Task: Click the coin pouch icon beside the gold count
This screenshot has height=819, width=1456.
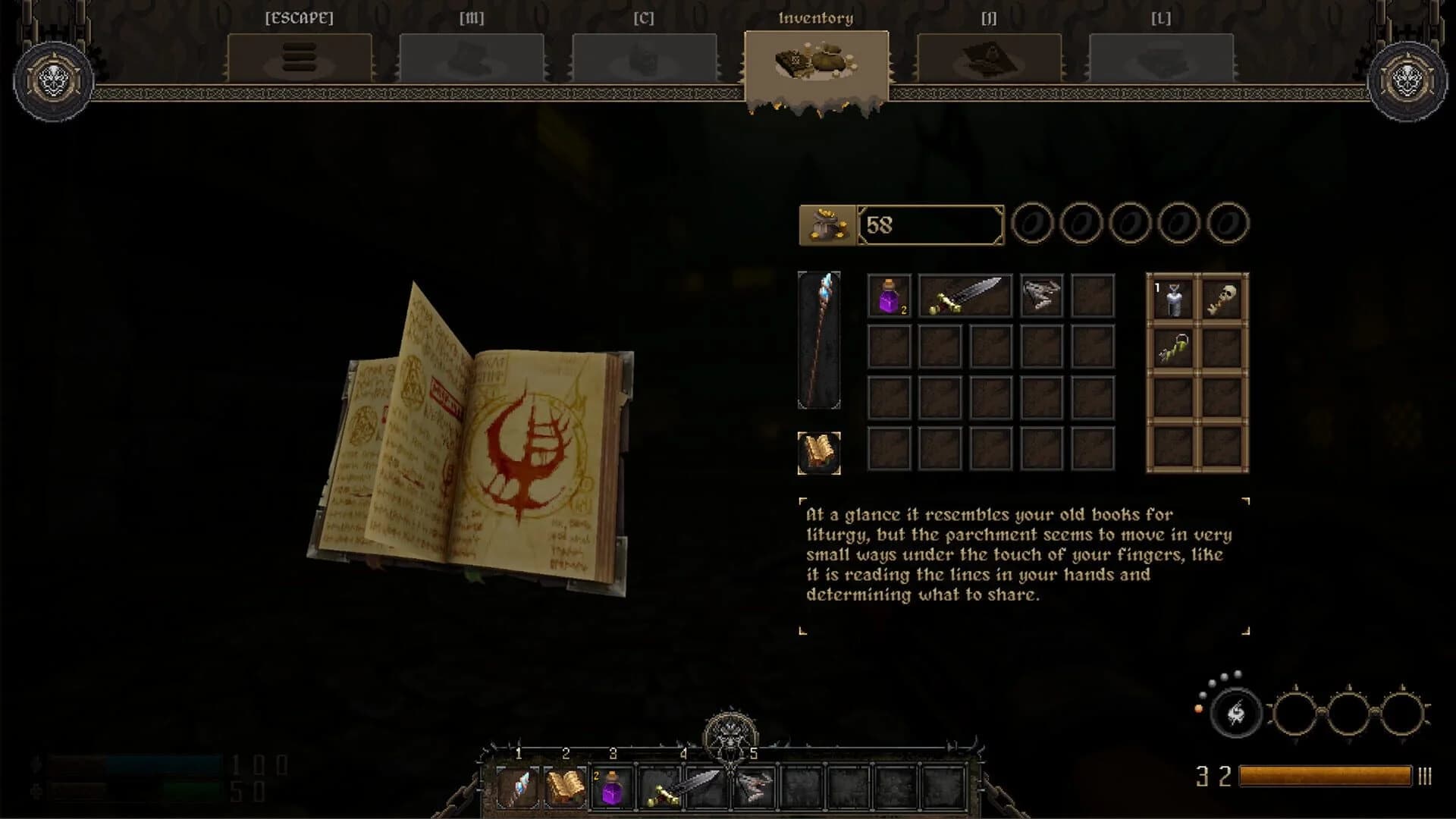Action: click(x=827, y=223)
